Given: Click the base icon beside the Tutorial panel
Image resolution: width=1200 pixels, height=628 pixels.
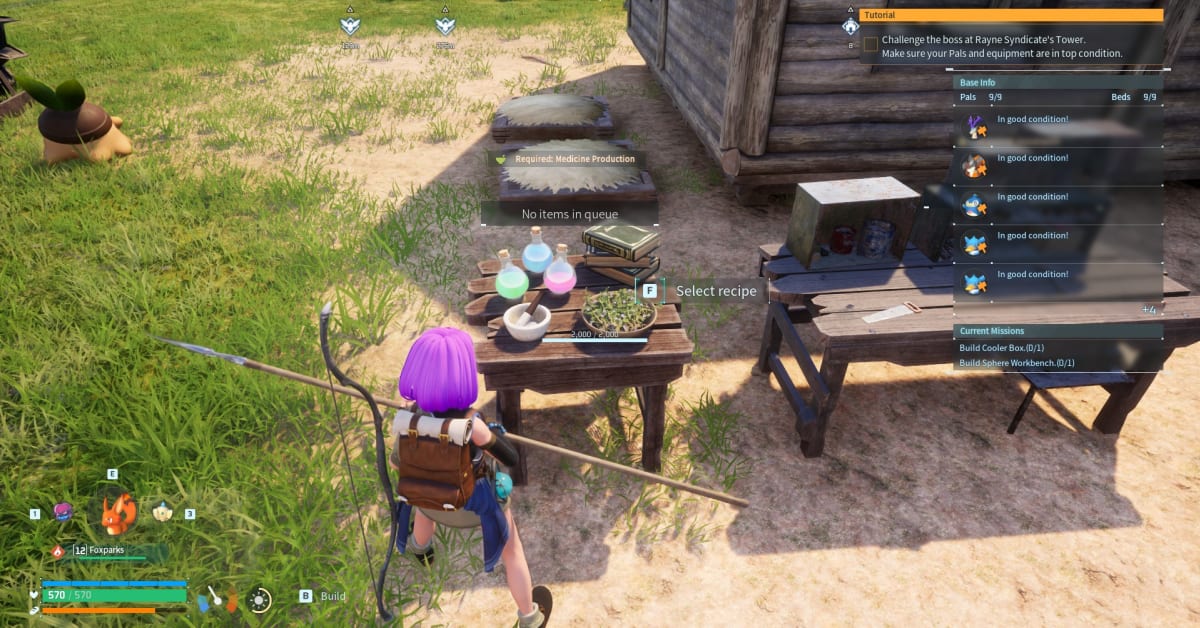Looking at the screenshot, I should (850, 26).
